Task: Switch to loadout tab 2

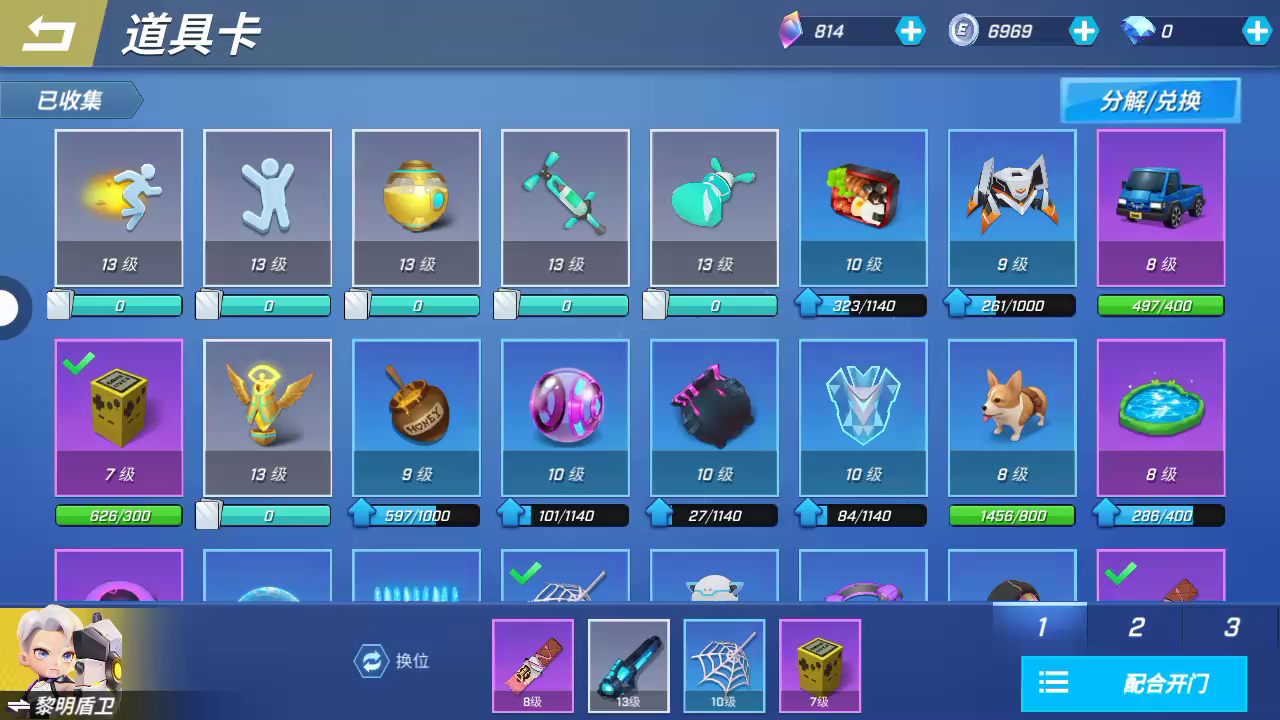Action: point(1136,627)
